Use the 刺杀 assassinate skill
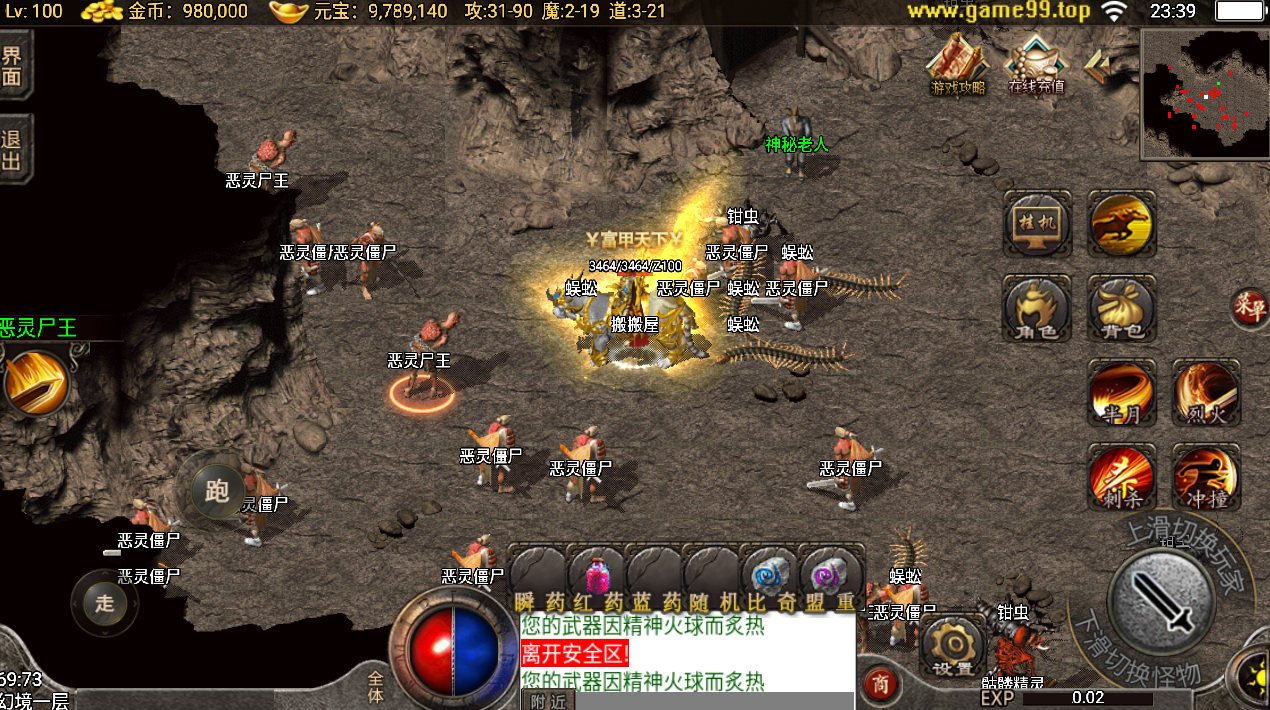Screen dimensions: 1270x710 click(1121, 477)
